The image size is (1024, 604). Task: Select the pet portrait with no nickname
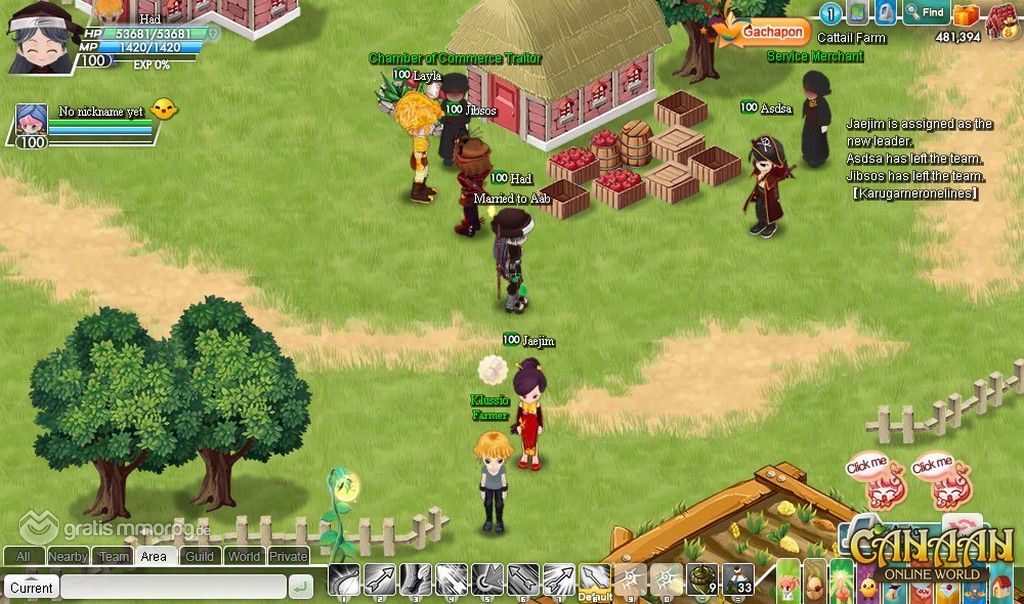(x=32, y=126)
